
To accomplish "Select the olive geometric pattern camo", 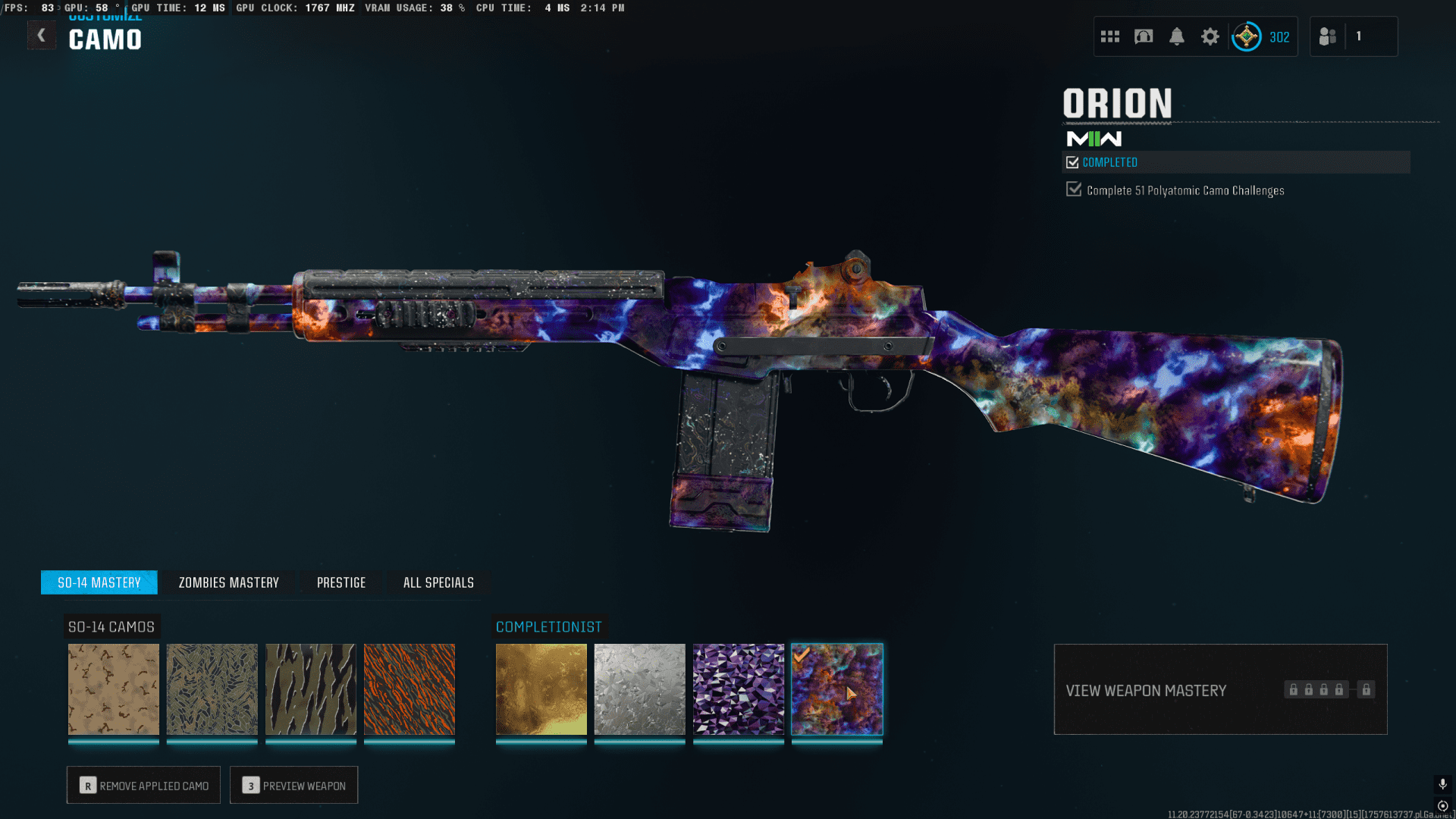I will tap(212, 689).
